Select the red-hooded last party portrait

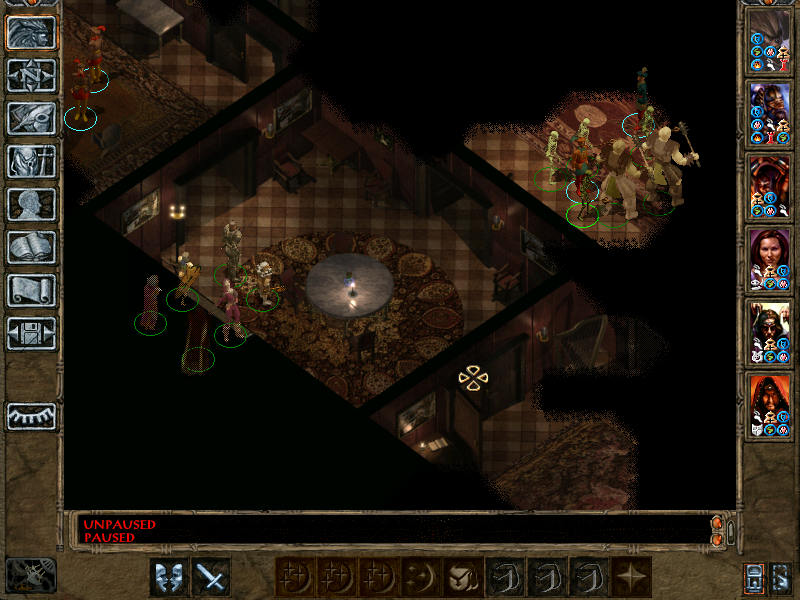pos(770,404)
